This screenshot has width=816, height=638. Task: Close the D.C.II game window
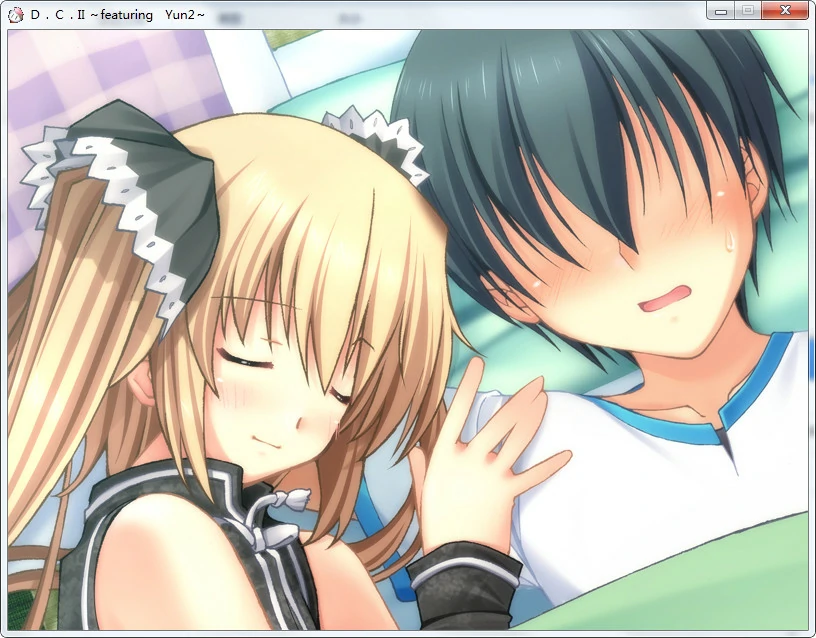click(785, 10)
